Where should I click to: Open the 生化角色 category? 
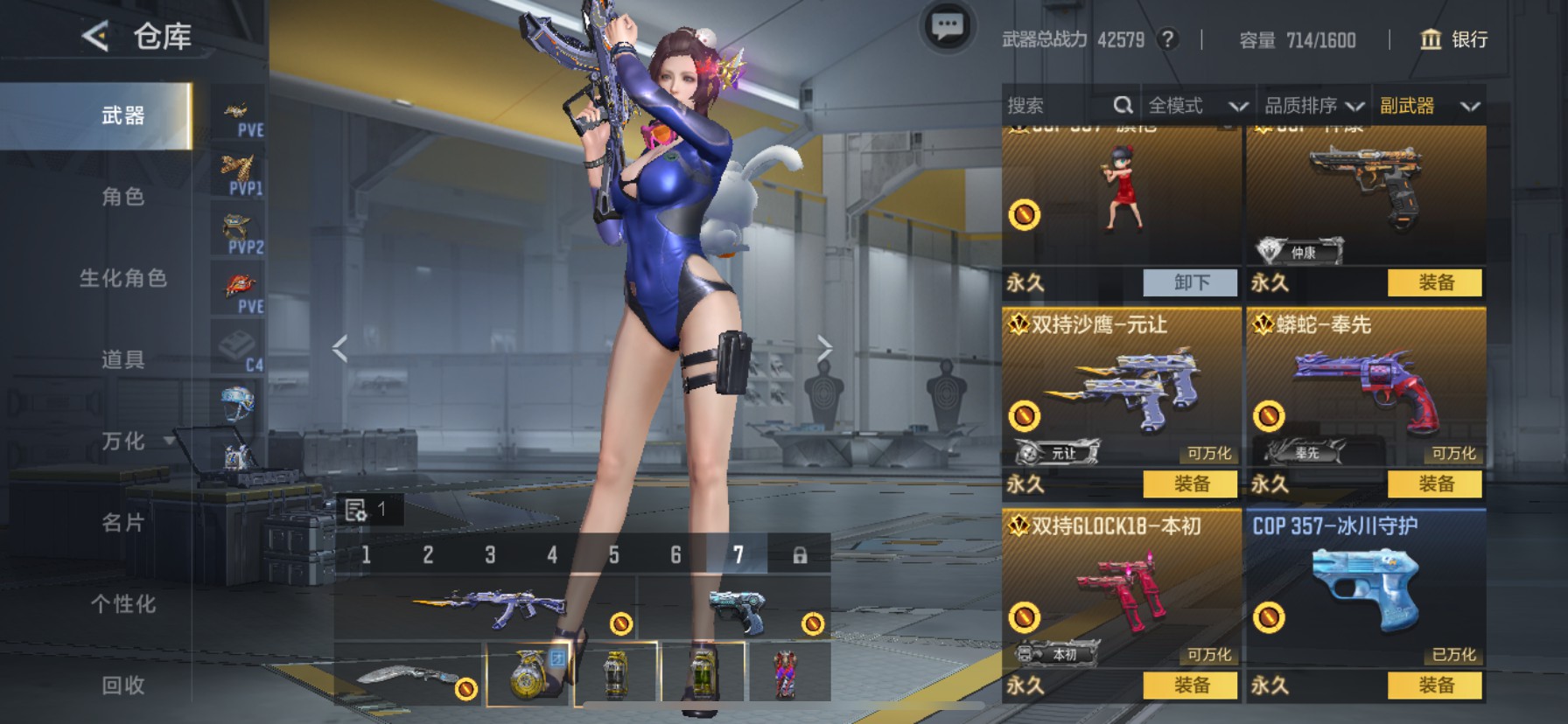click(122, 278)
